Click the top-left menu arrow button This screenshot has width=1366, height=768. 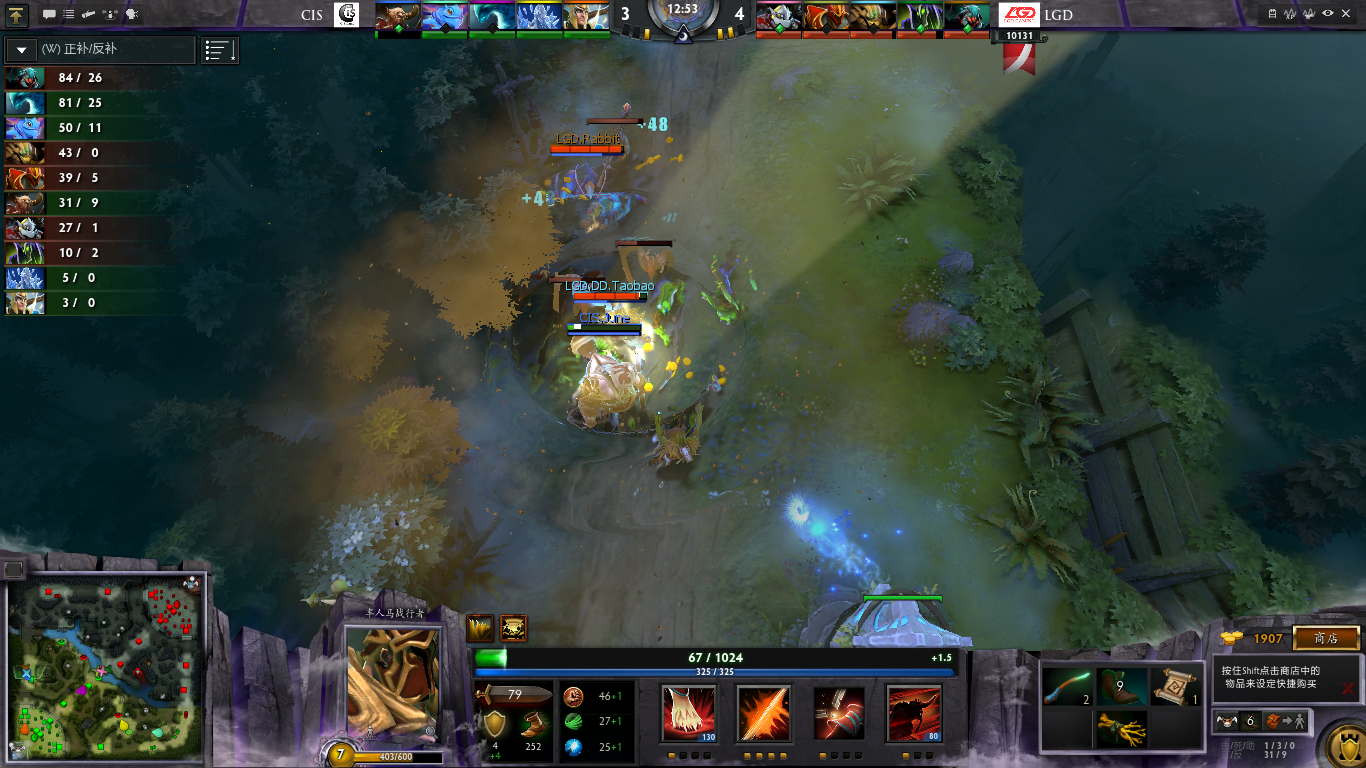(17, 15)
